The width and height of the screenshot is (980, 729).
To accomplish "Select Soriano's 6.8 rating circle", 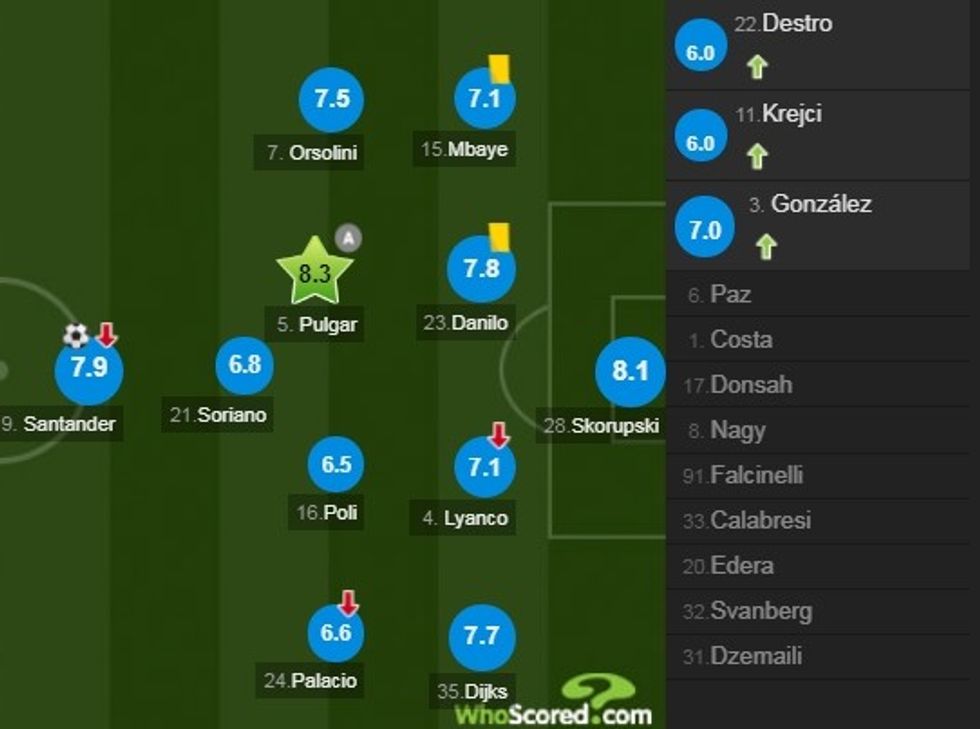I will point(245,365).
